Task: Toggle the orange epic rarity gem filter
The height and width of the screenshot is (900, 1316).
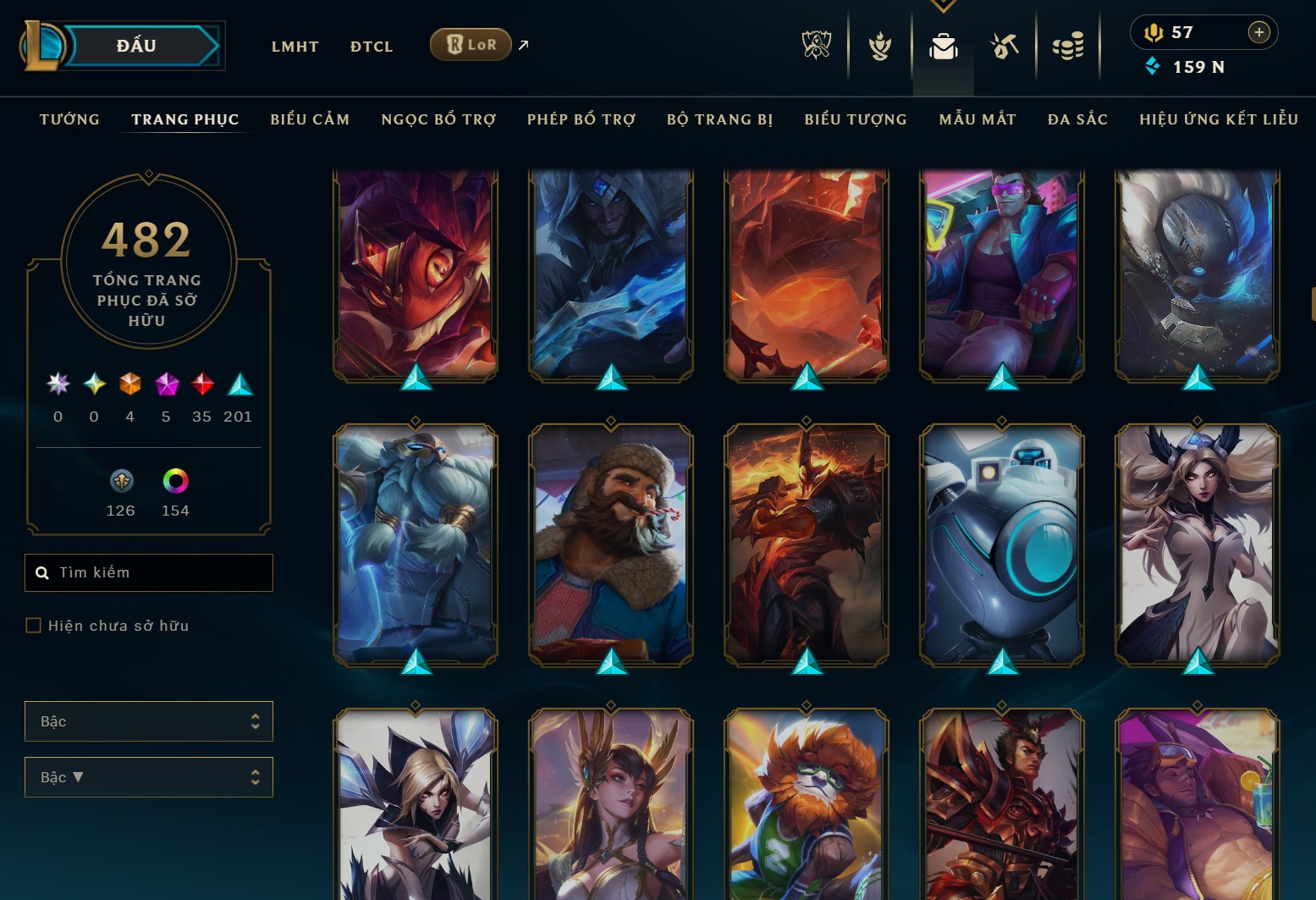Action: pyautogui.click(x=130, y=385)
